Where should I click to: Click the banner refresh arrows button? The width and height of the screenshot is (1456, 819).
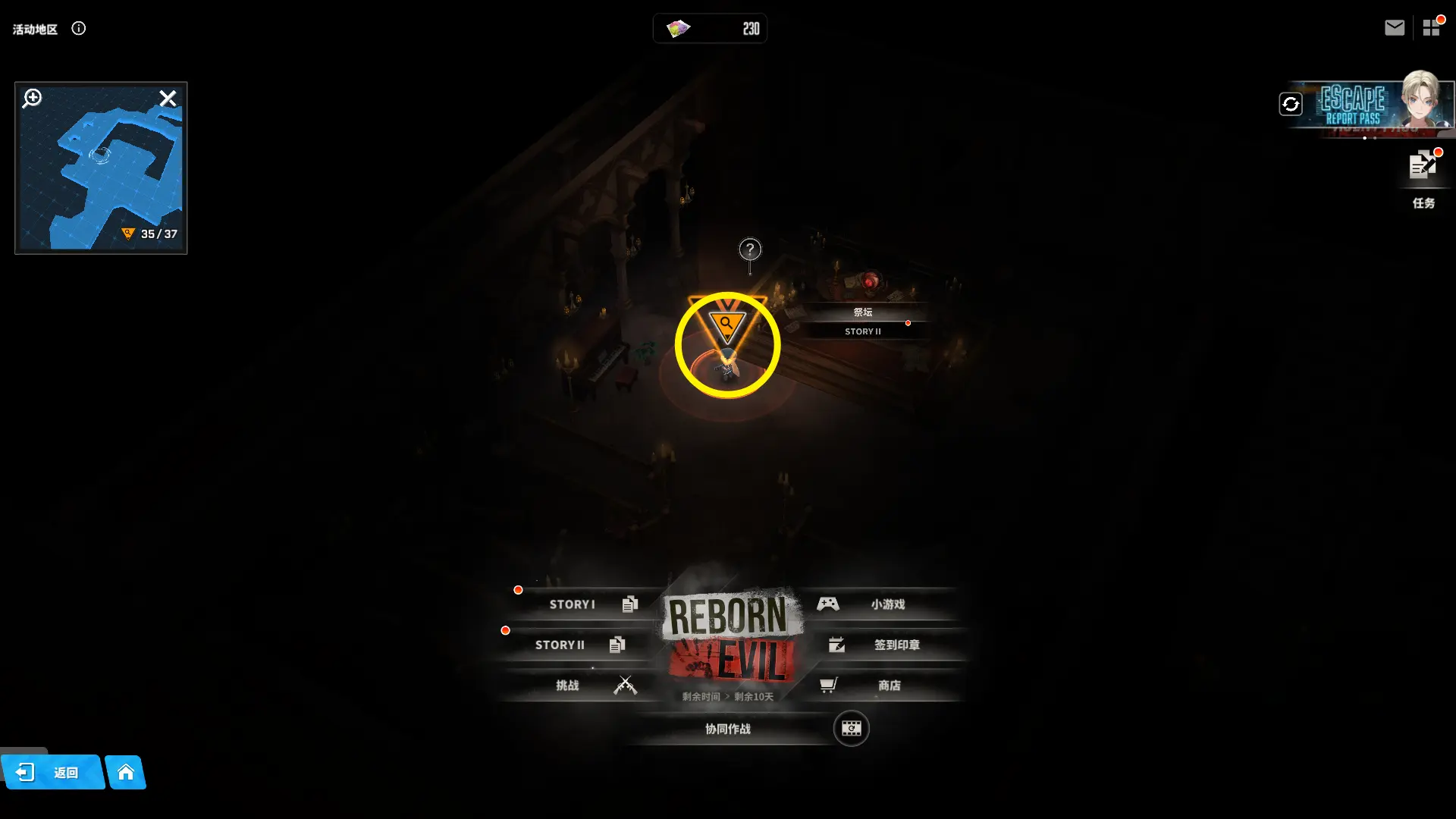(x=1291, y=104)
